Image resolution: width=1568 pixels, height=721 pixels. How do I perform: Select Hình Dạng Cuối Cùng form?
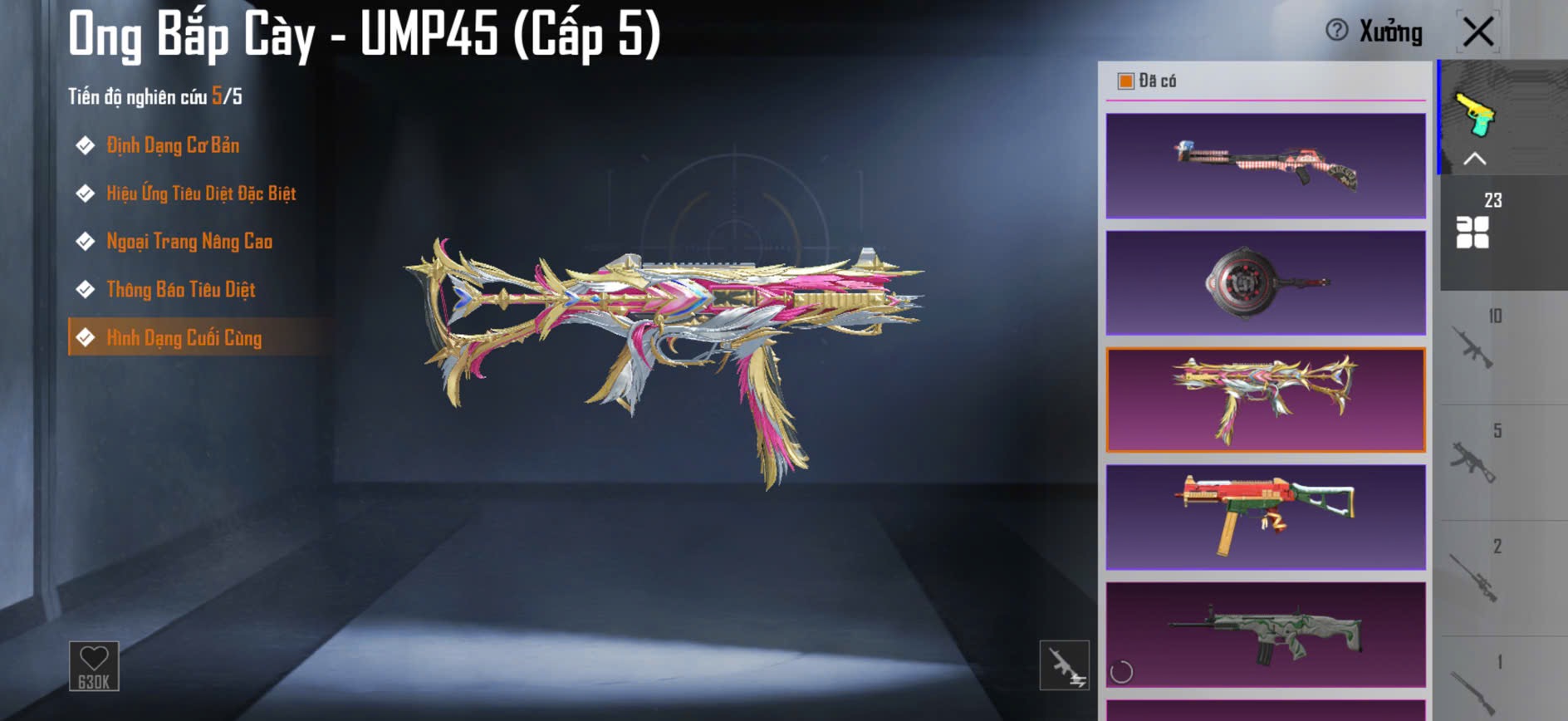pyautogui.click(x=184, y=338)
